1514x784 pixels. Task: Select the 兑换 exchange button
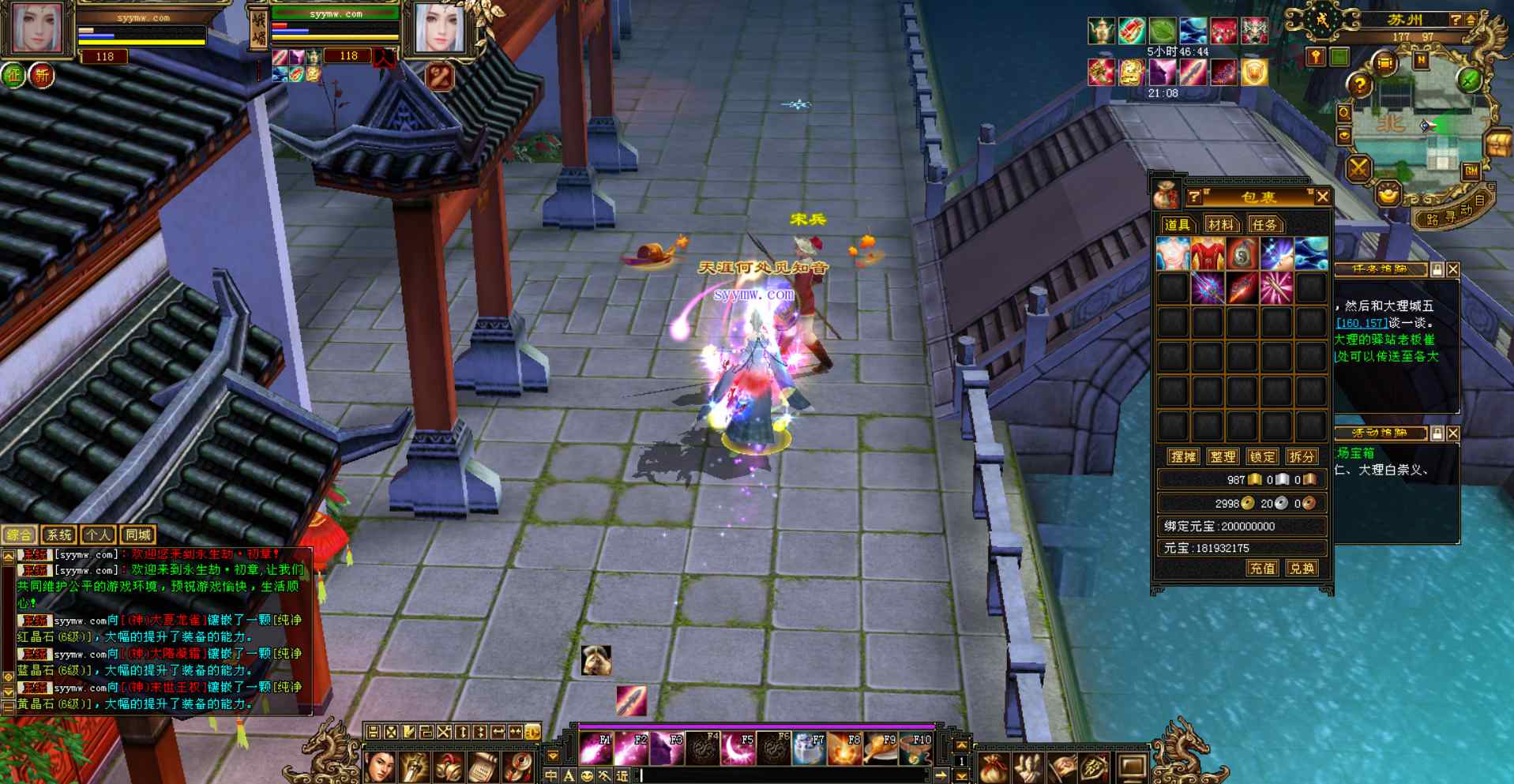tap(1302, 568)
